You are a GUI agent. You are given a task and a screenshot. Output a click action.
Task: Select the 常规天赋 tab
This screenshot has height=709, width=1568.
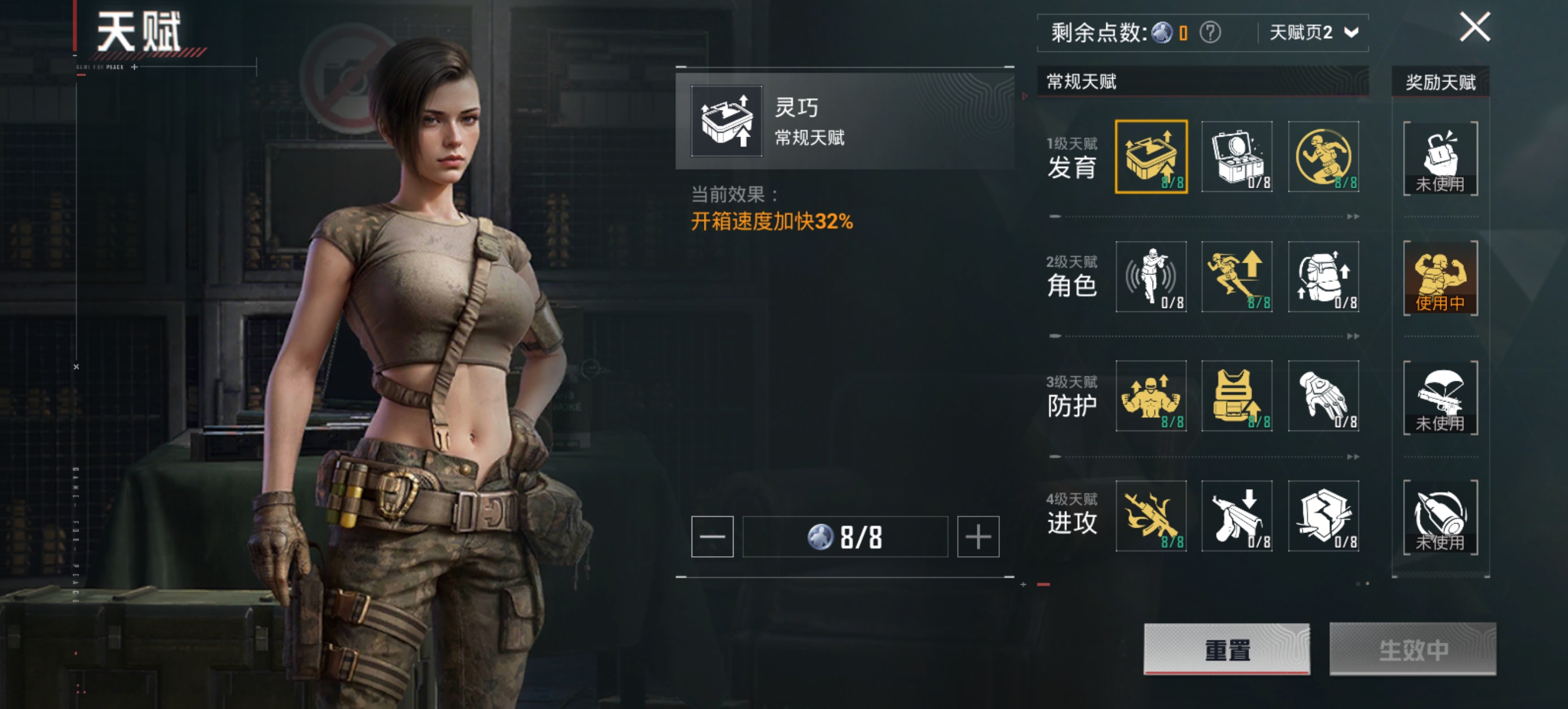click(1089, 82)
